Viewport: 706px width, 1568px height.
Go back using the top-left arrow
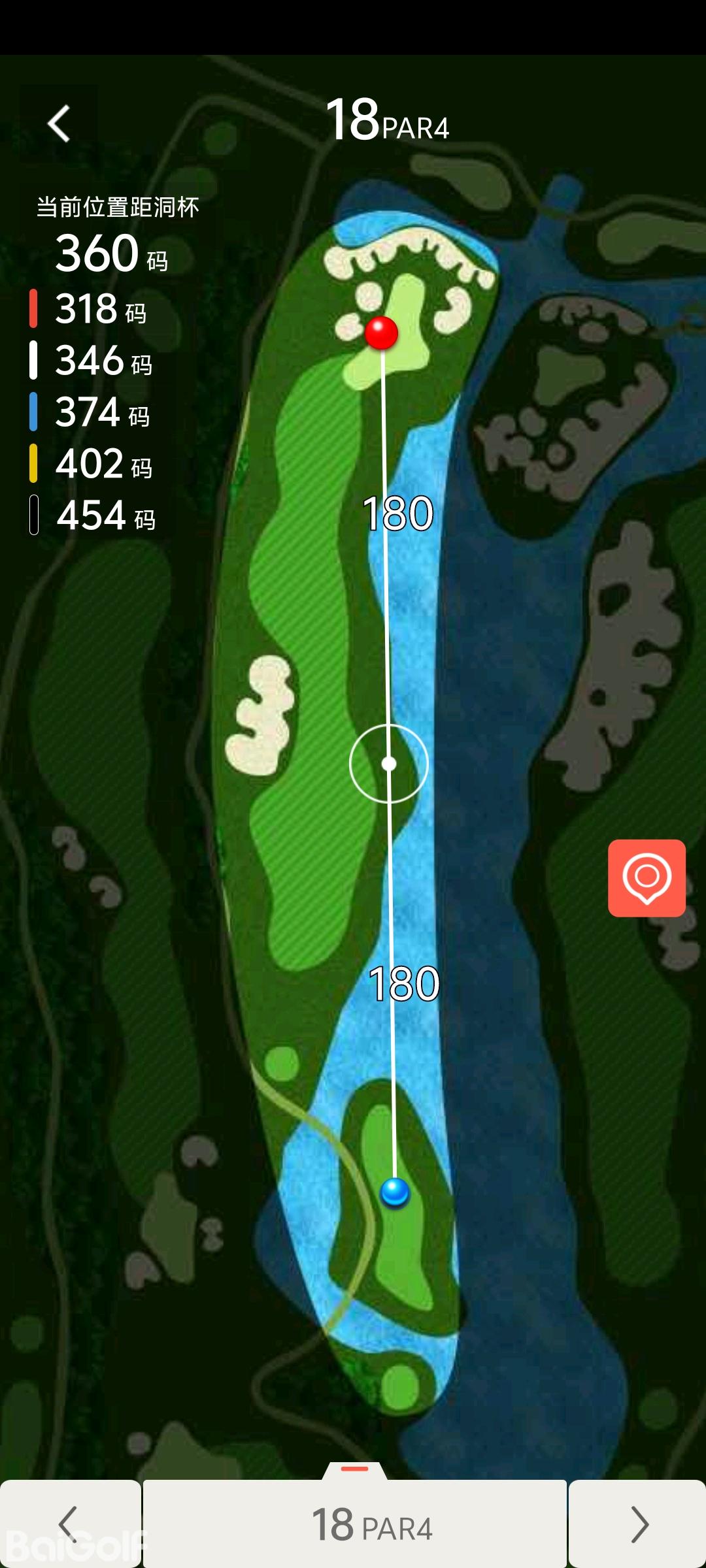pyautogui.click(x=59, y=123)
